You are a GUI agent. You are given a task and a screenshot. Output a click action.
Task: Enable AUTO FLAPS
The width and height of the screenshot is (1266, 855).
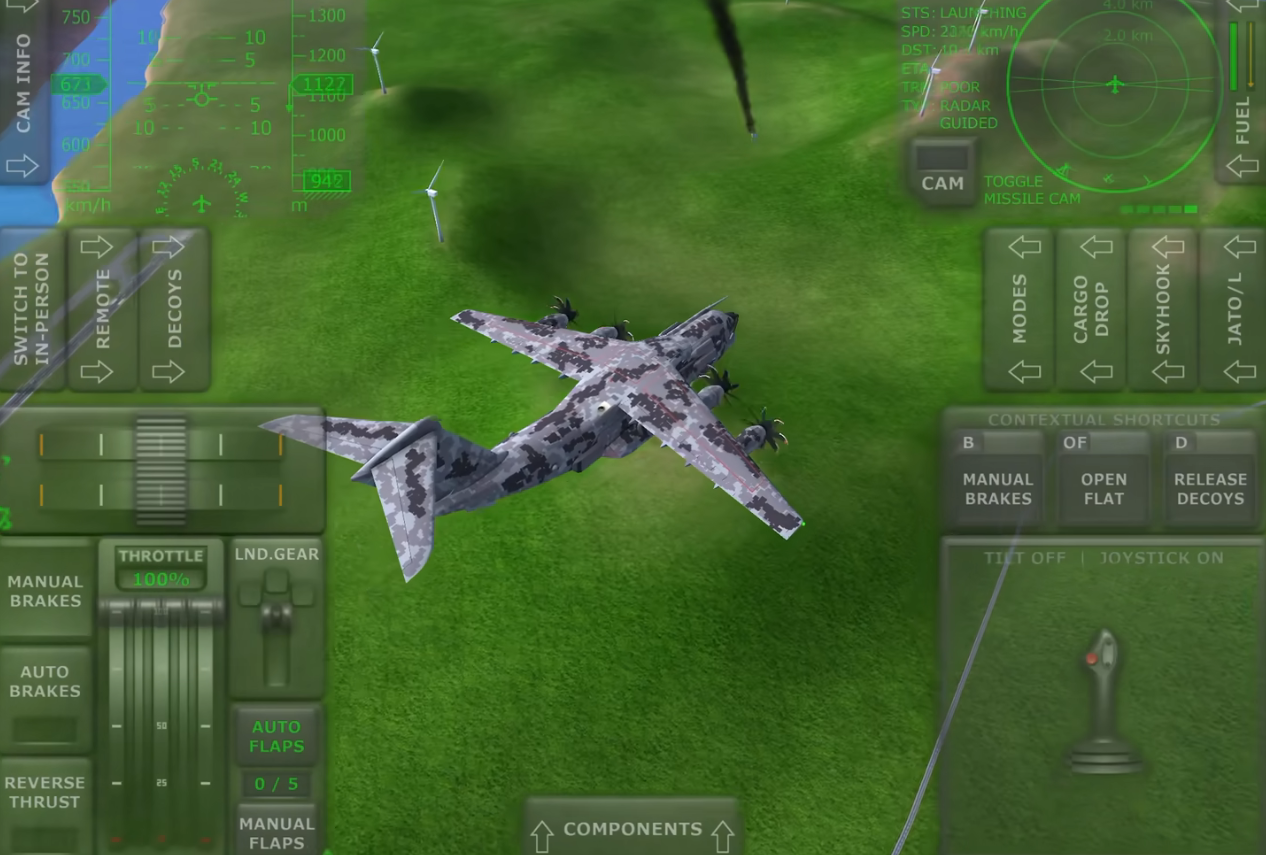coord(276,737)
